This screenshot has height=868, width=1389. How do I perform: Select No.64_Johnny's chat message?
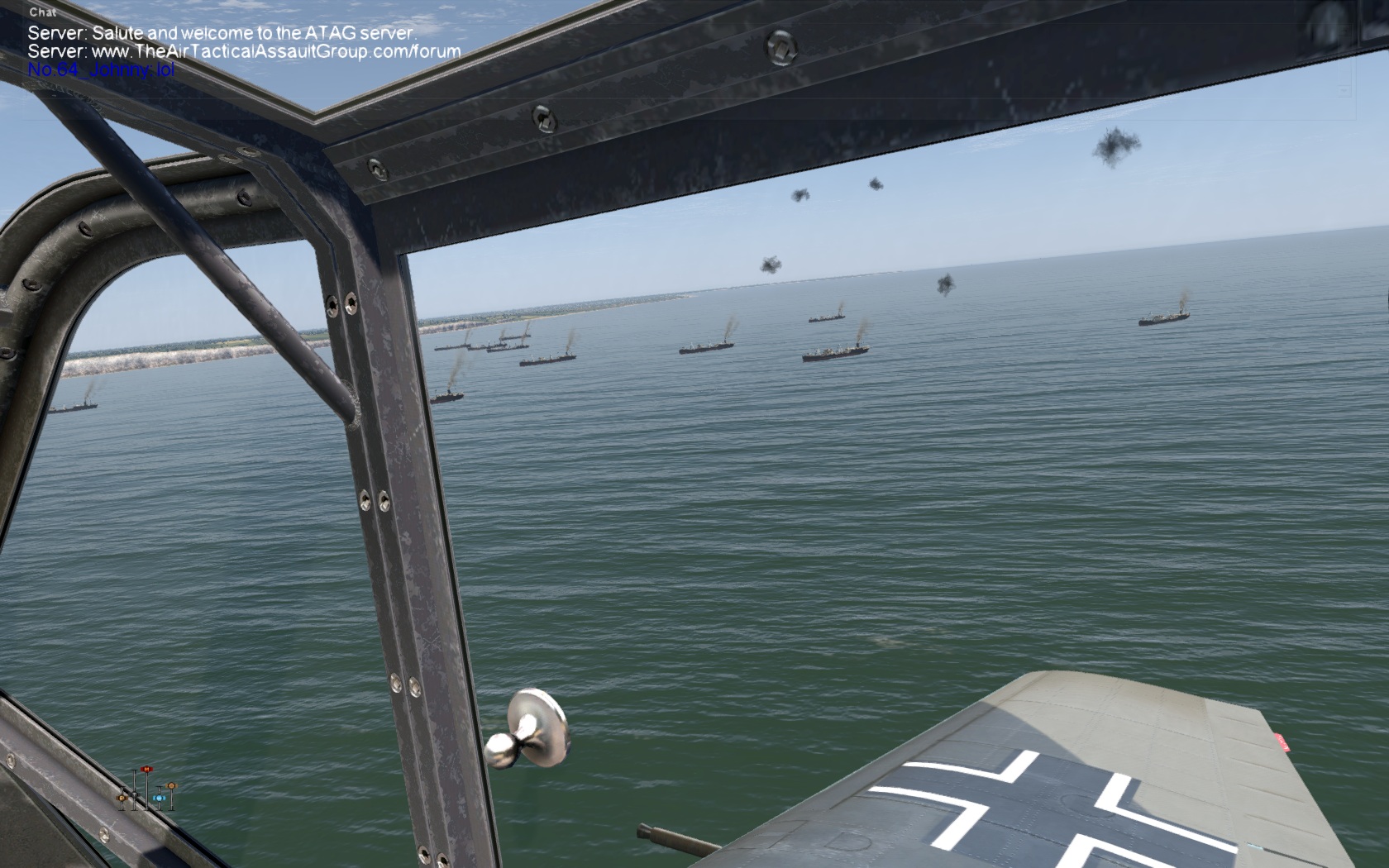101,69
